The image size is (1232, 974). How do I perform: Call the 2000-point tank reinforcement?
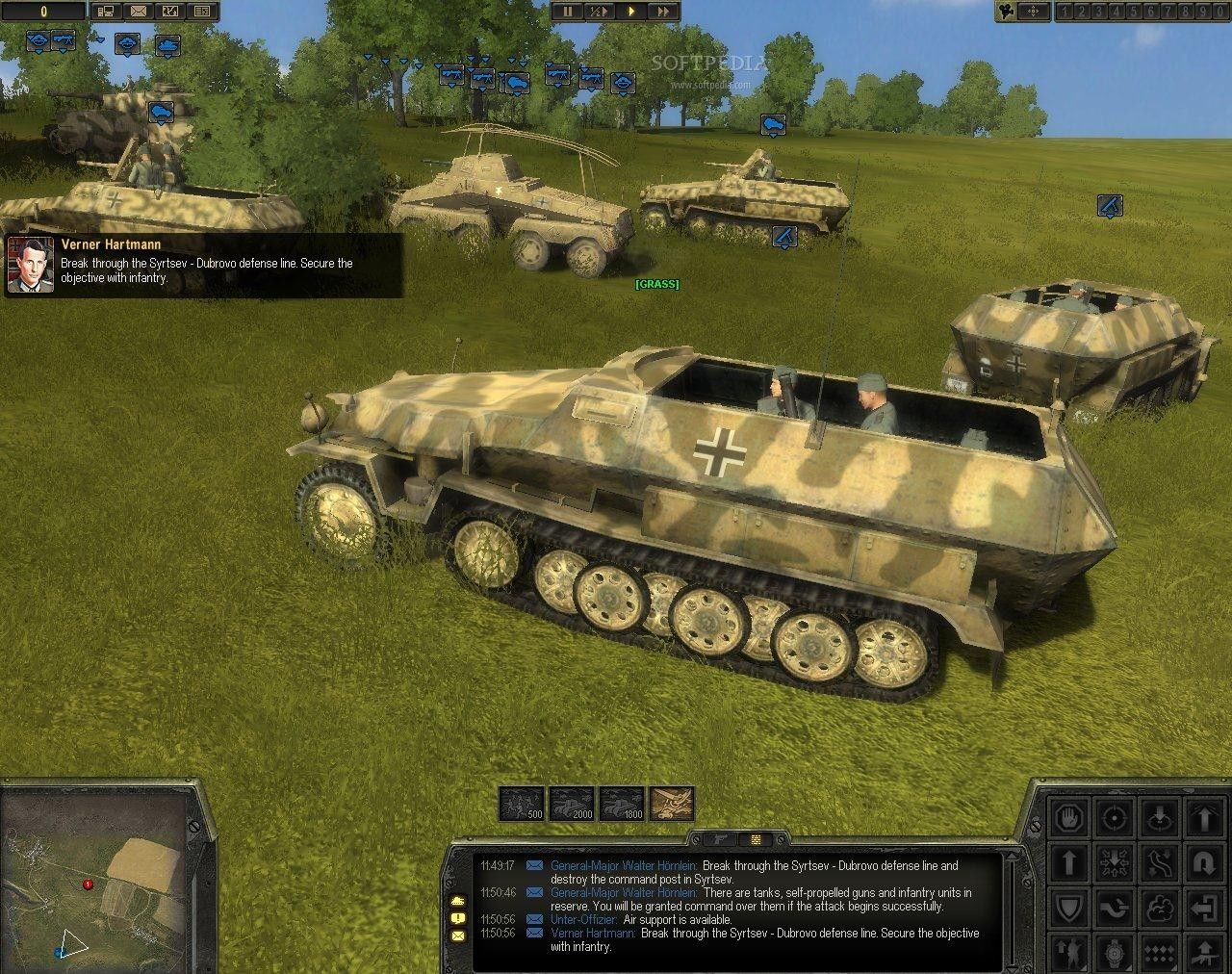[x=572, y=804]
